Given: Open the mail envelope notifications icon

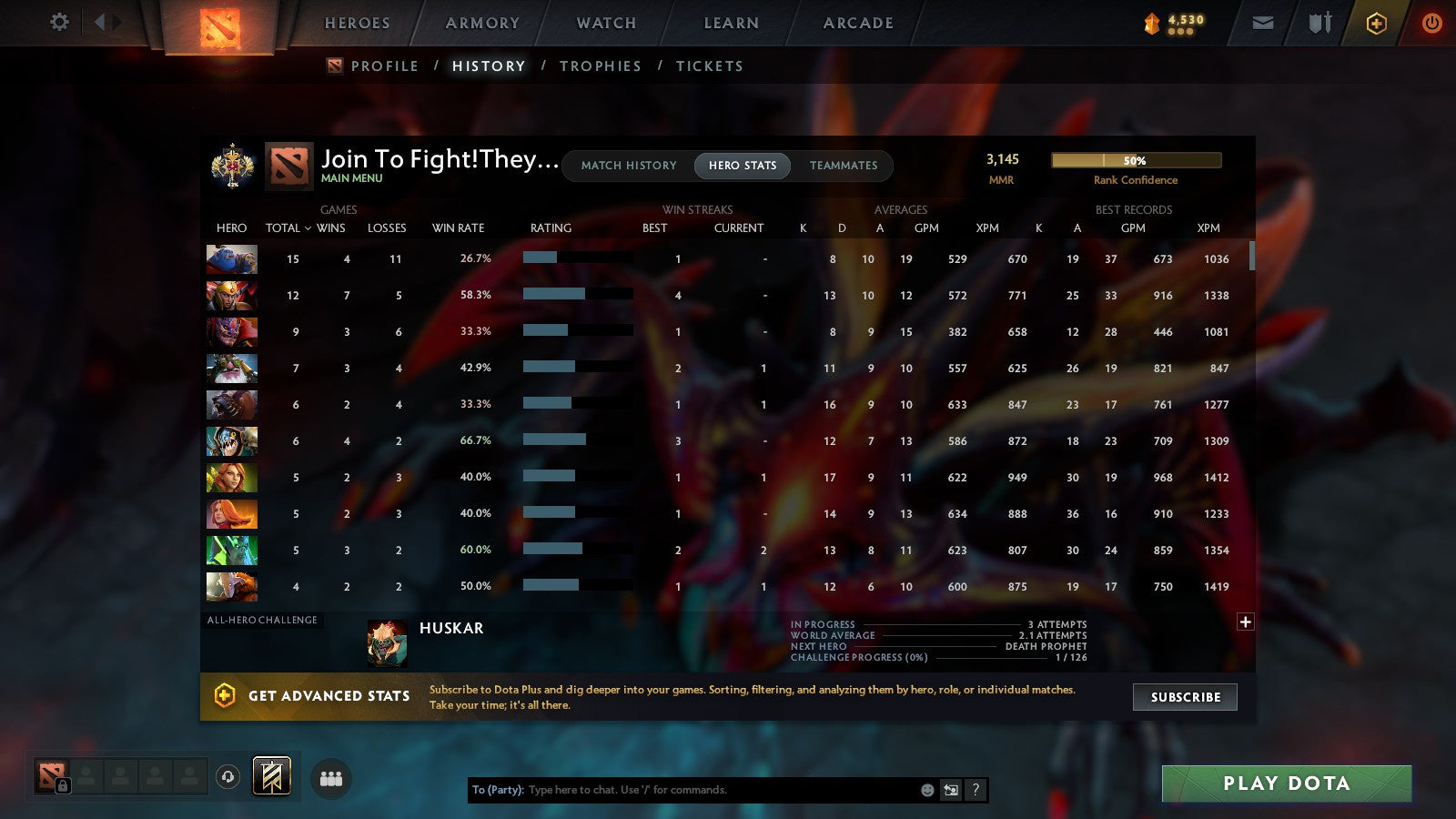Looking at the screenshot, I should (x=1263, y=23).
